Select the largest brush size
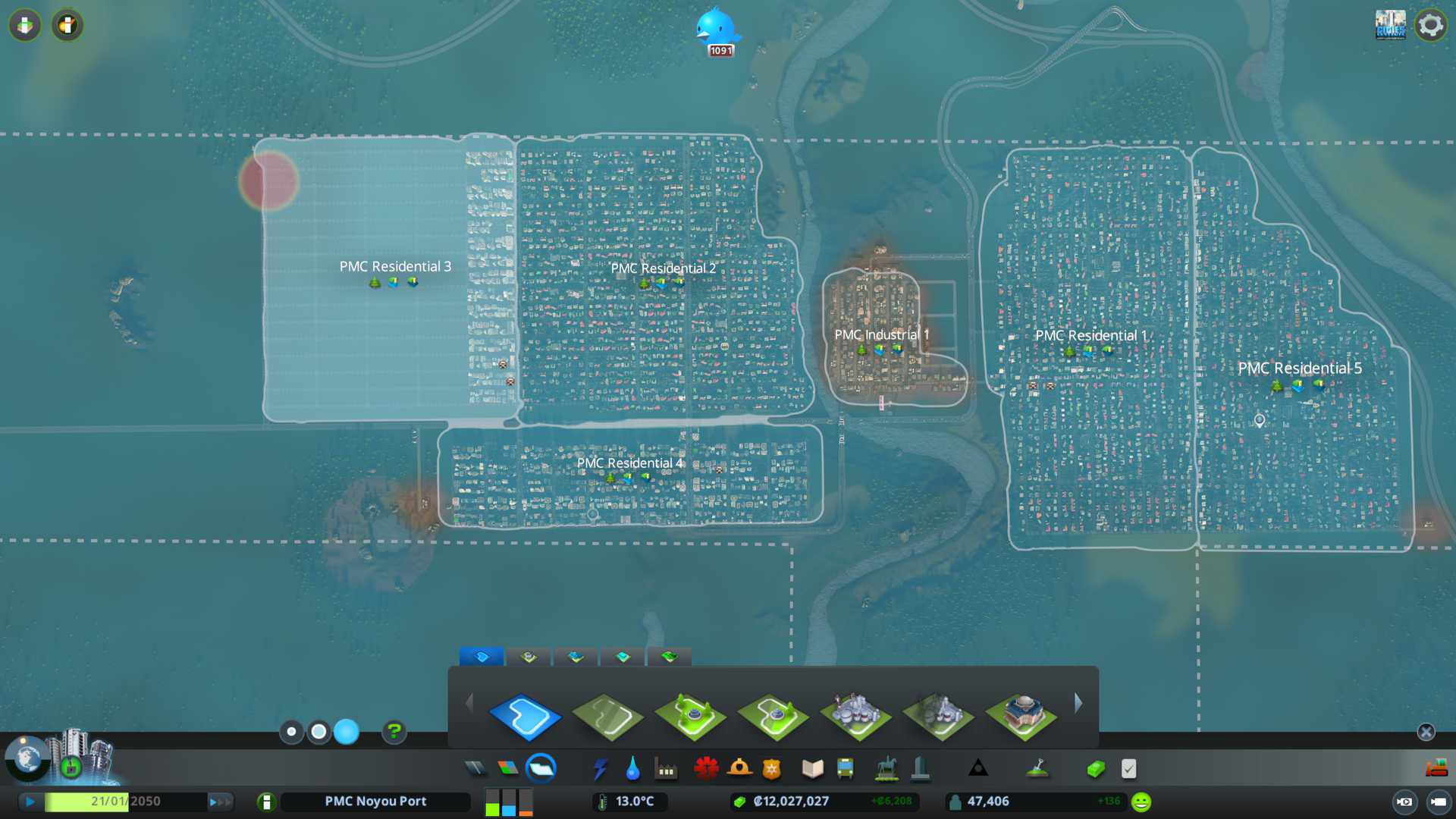This screenshot has height=819, width=1456. point(347,732)
